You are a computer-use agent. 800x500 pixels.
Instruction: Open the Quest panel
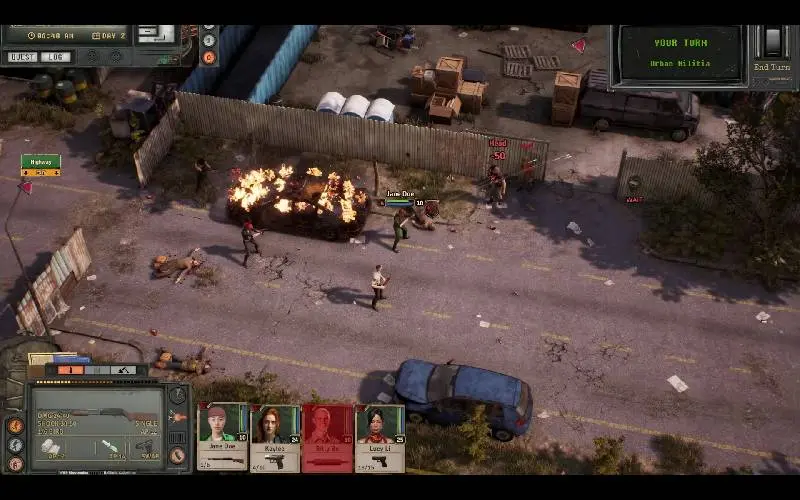point(21,57)
